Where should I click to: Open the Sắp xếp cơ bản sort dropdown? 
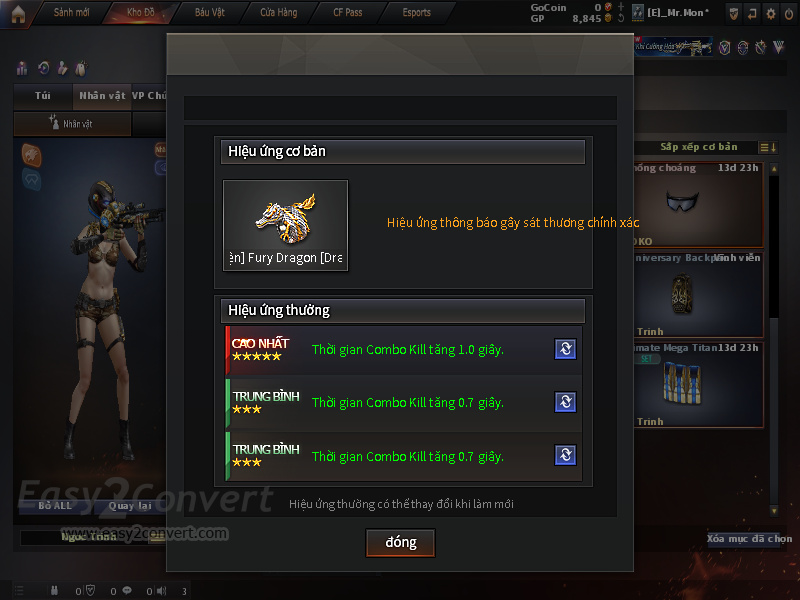coord(699,148)
